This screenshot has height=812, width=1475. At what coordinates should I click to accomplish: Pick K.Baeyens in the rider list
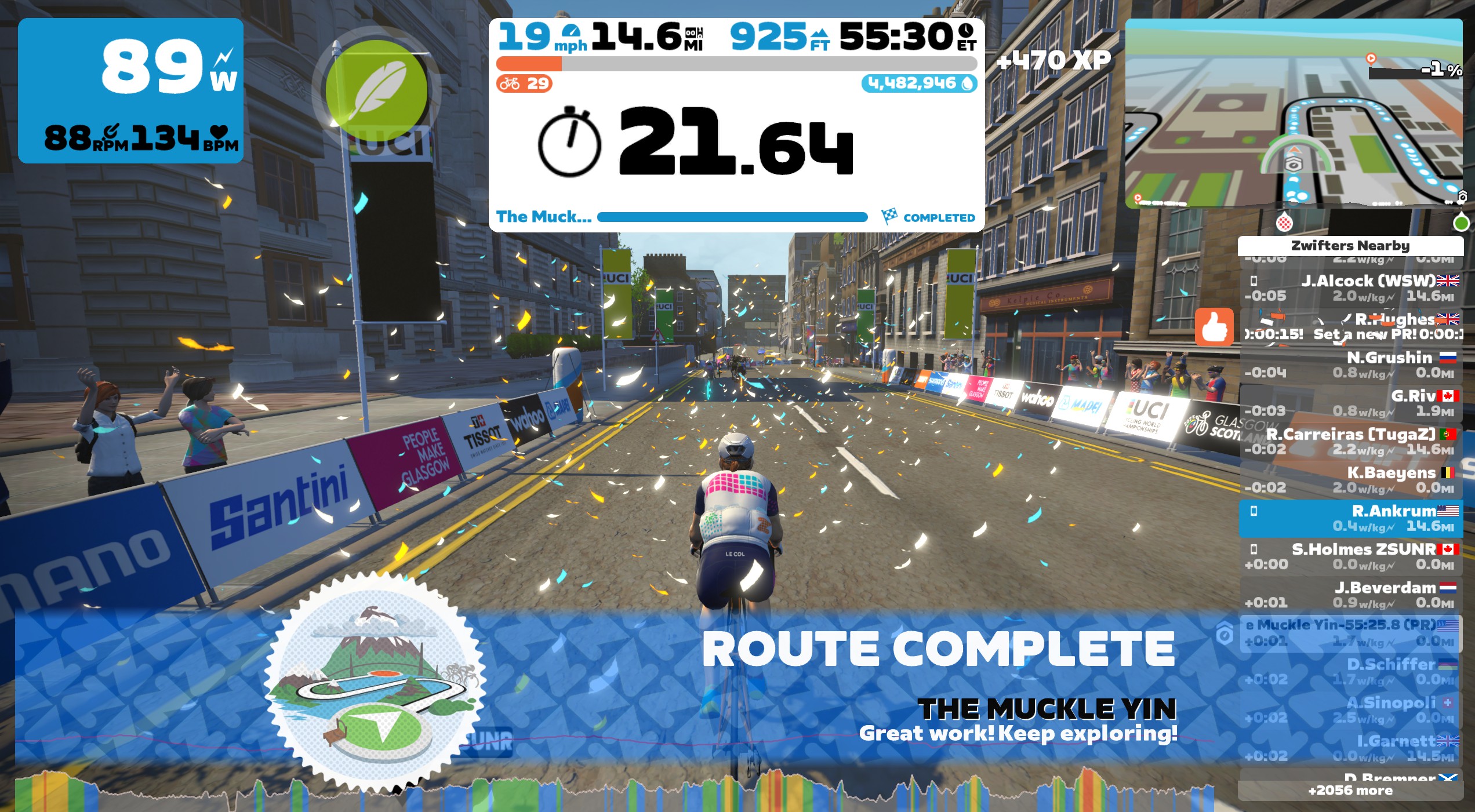[x=1351, y=479]
